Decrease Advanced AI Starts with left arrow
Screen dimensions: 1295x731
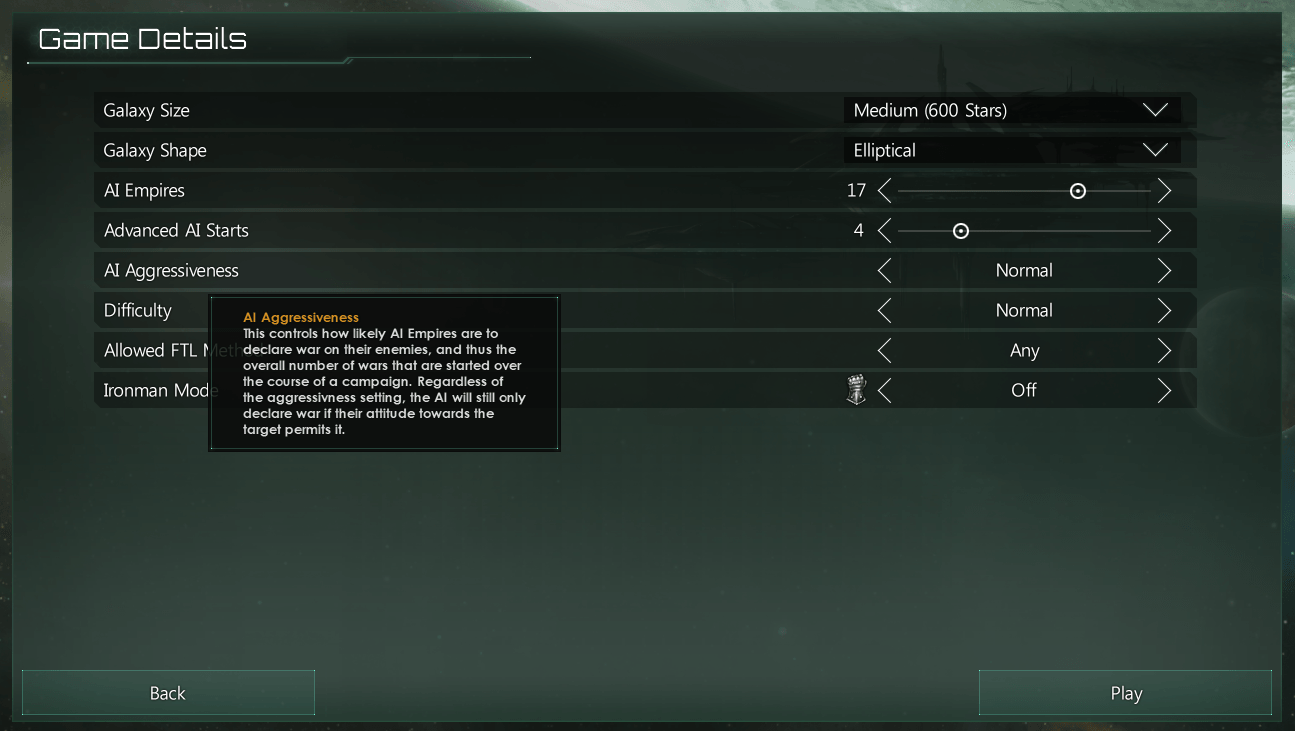pos(884,231)
